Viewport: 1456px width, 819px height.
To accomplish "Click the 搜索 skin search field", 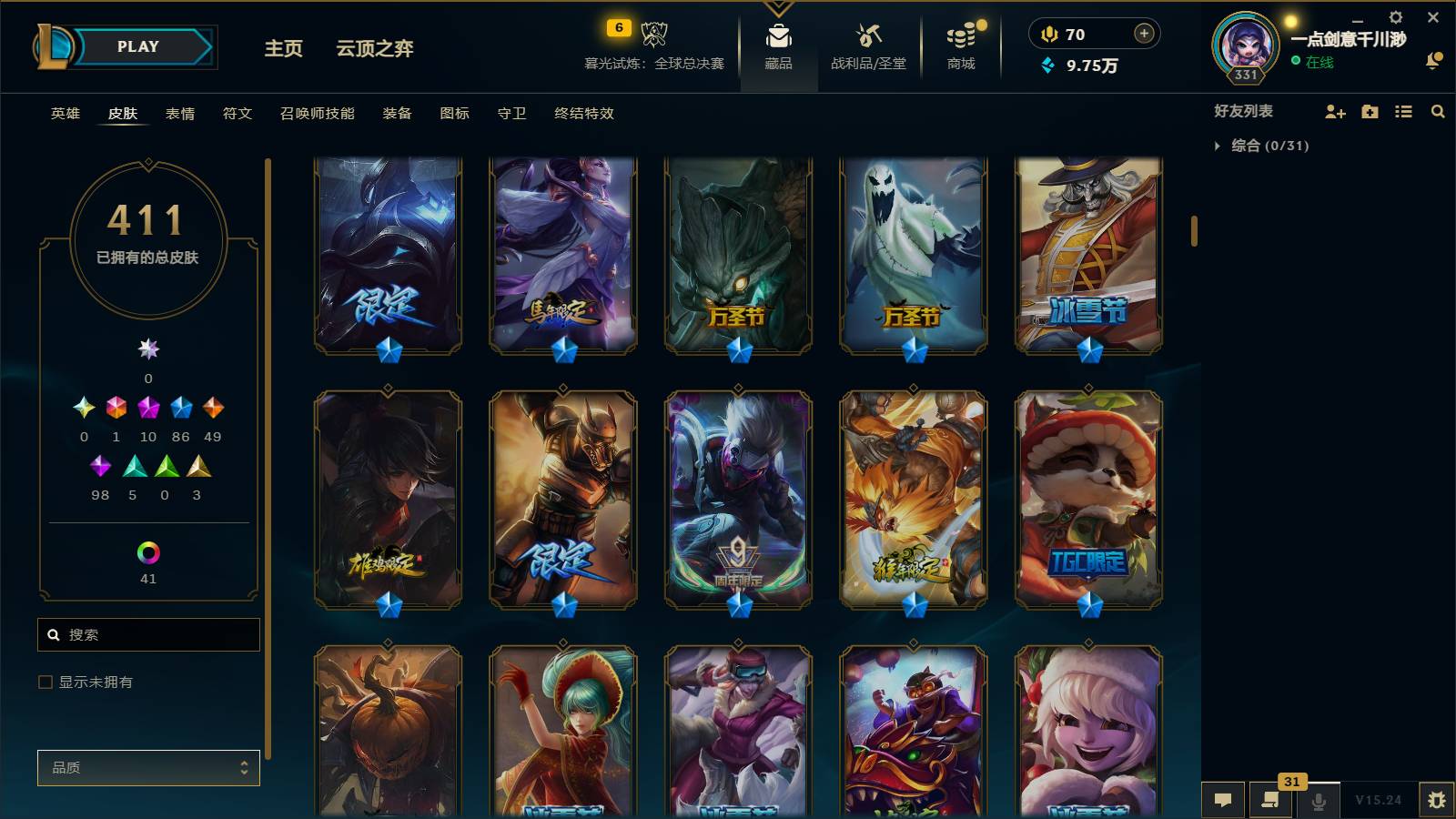I will [148, 634].
